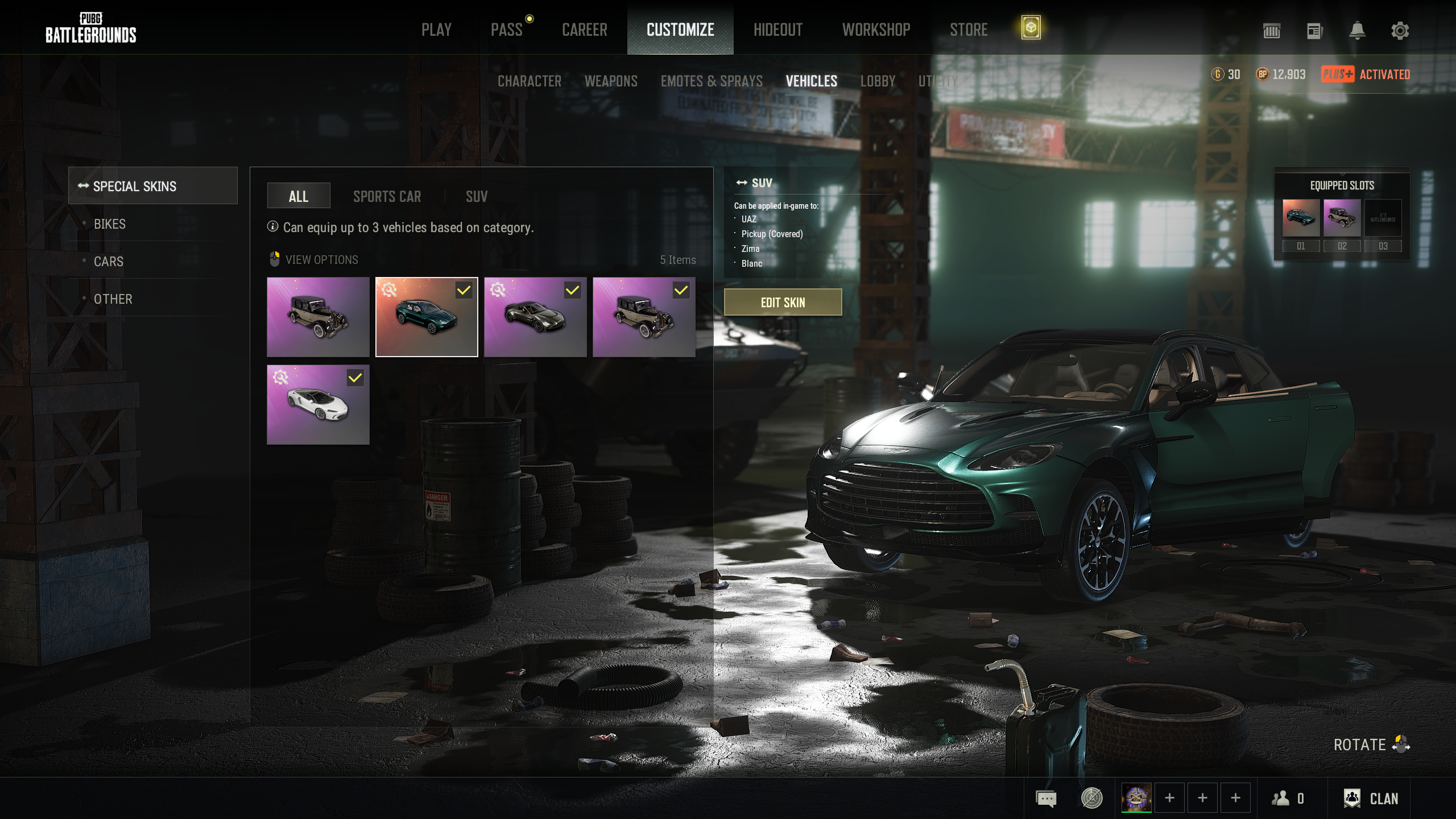The height and width of the screenshot is (819, 1456).
Task: Select the Weapons customization category
Action: [x=611, y=81]
